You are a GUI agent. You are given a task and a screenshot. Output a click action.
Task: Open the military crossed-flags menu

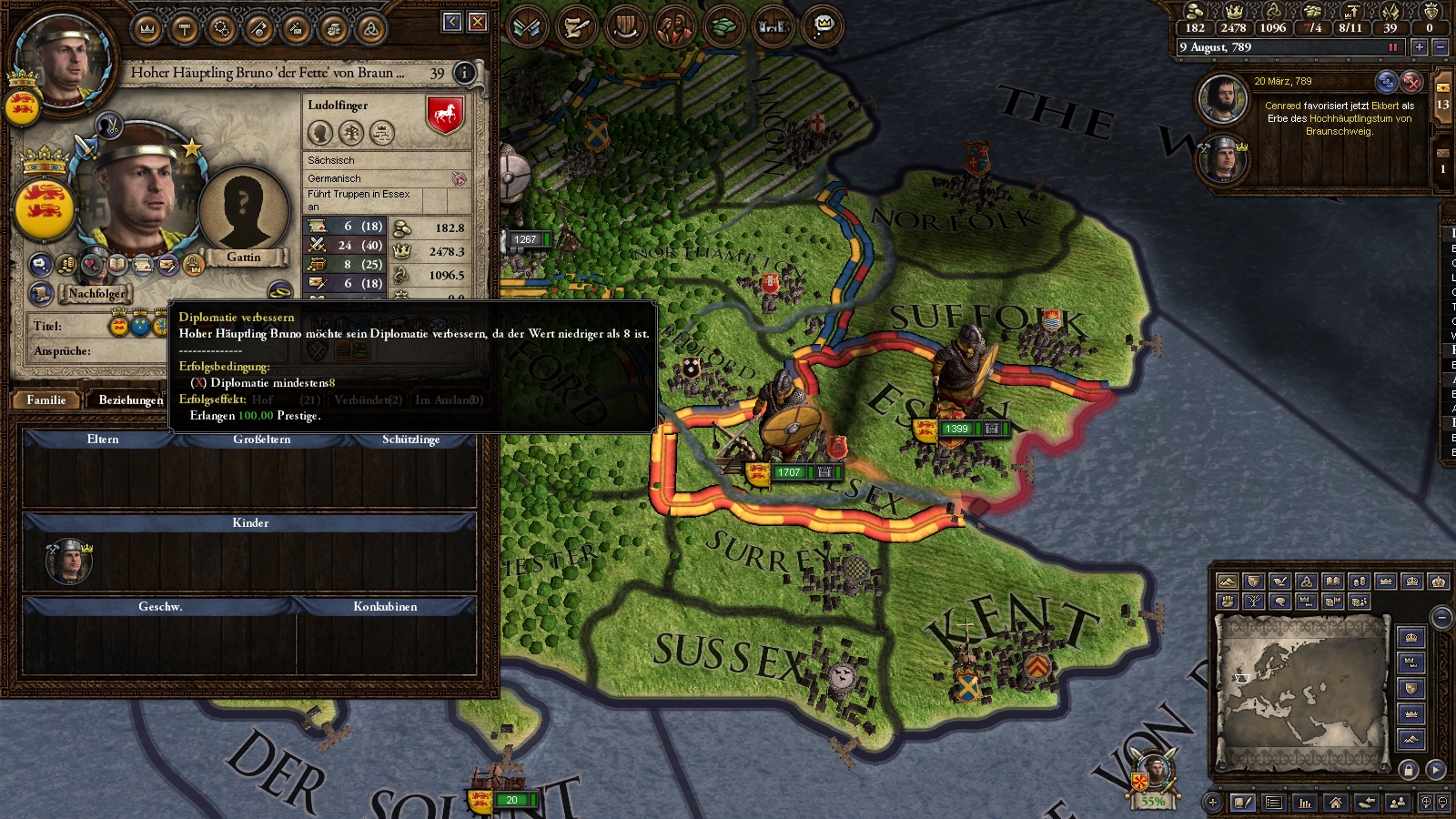pos(527,27)
